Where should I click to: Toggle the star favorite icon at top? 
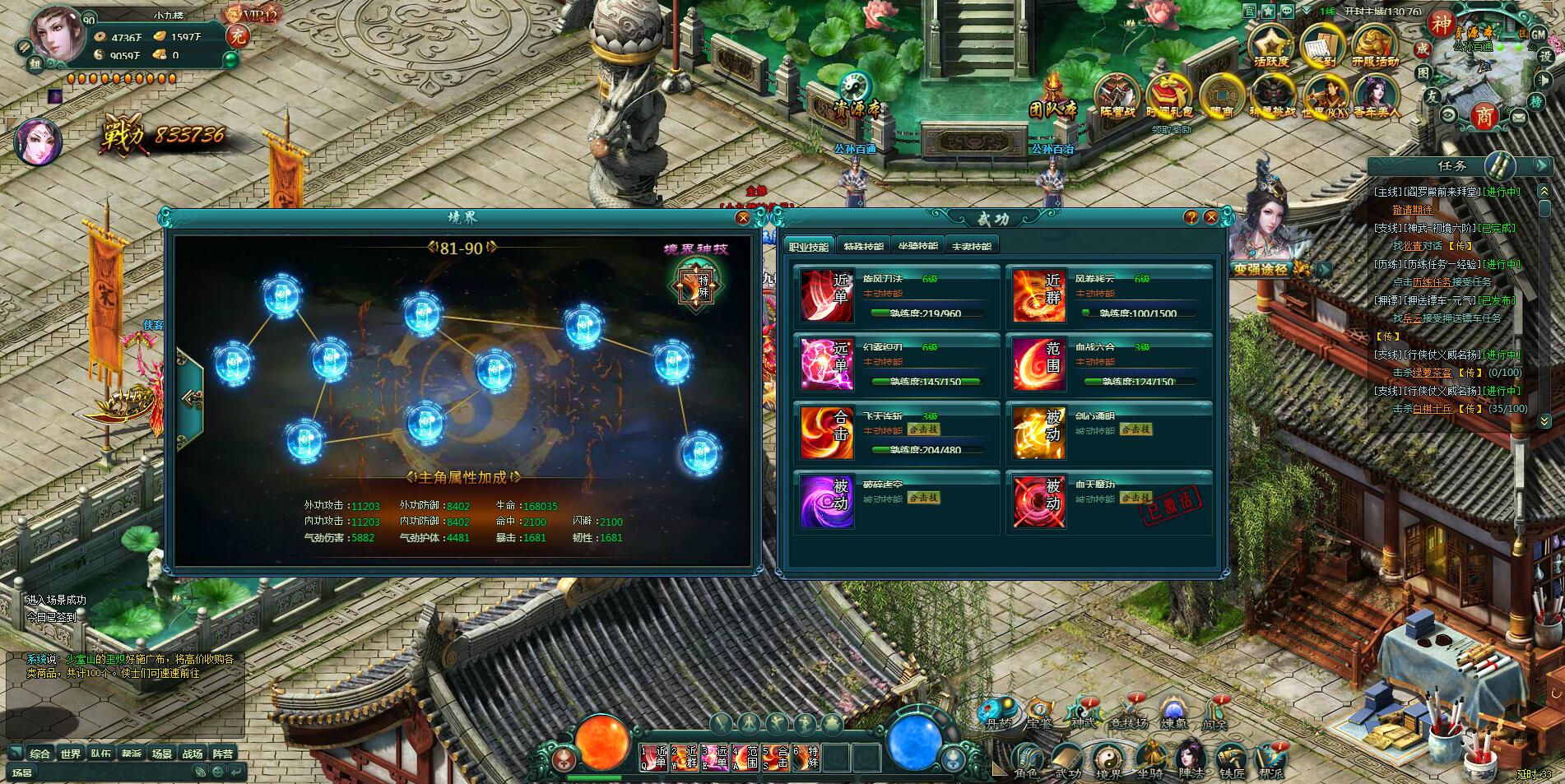tap(1268, 12)
